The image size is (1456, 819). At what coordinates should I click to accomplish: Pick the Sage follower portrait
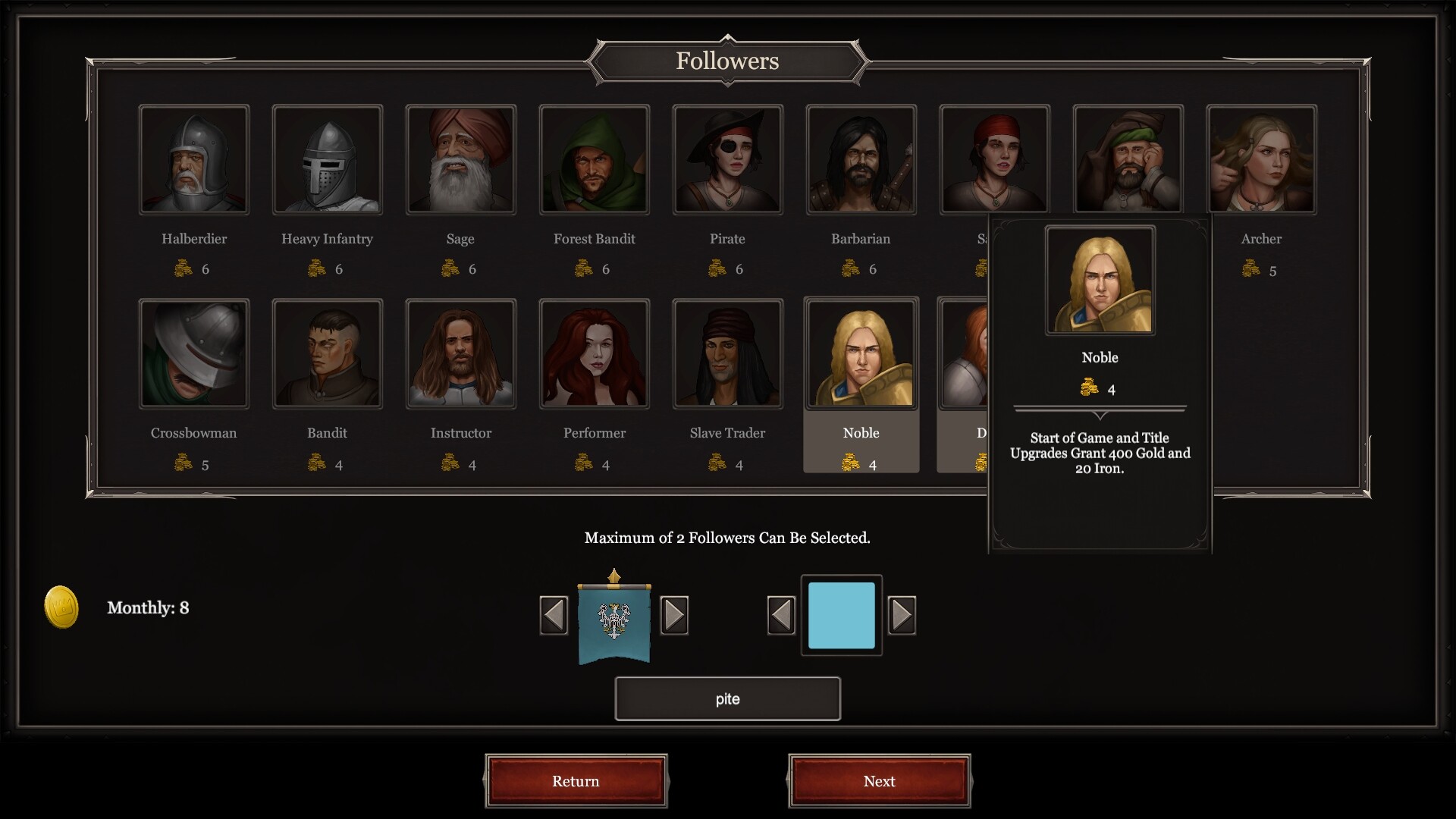pyautogui.click(x=461, y=160)
